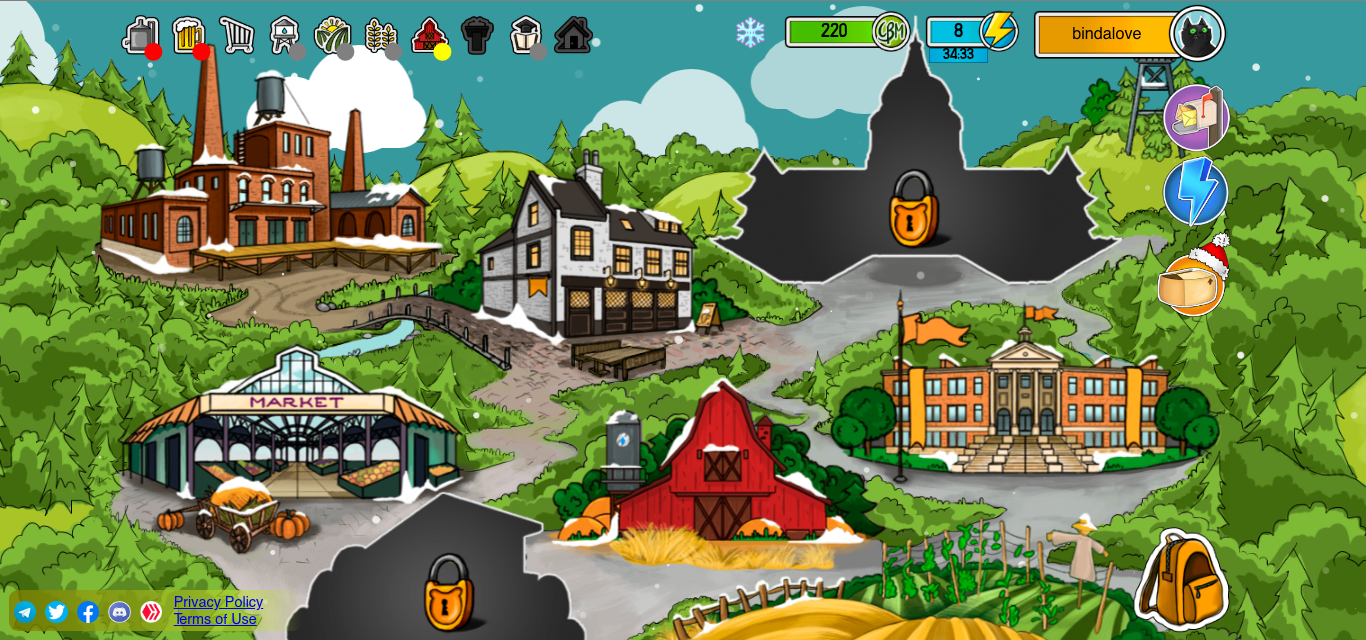Visit the Twitter page link
Screen dimensions: 1366x640
tap(56, 612)
